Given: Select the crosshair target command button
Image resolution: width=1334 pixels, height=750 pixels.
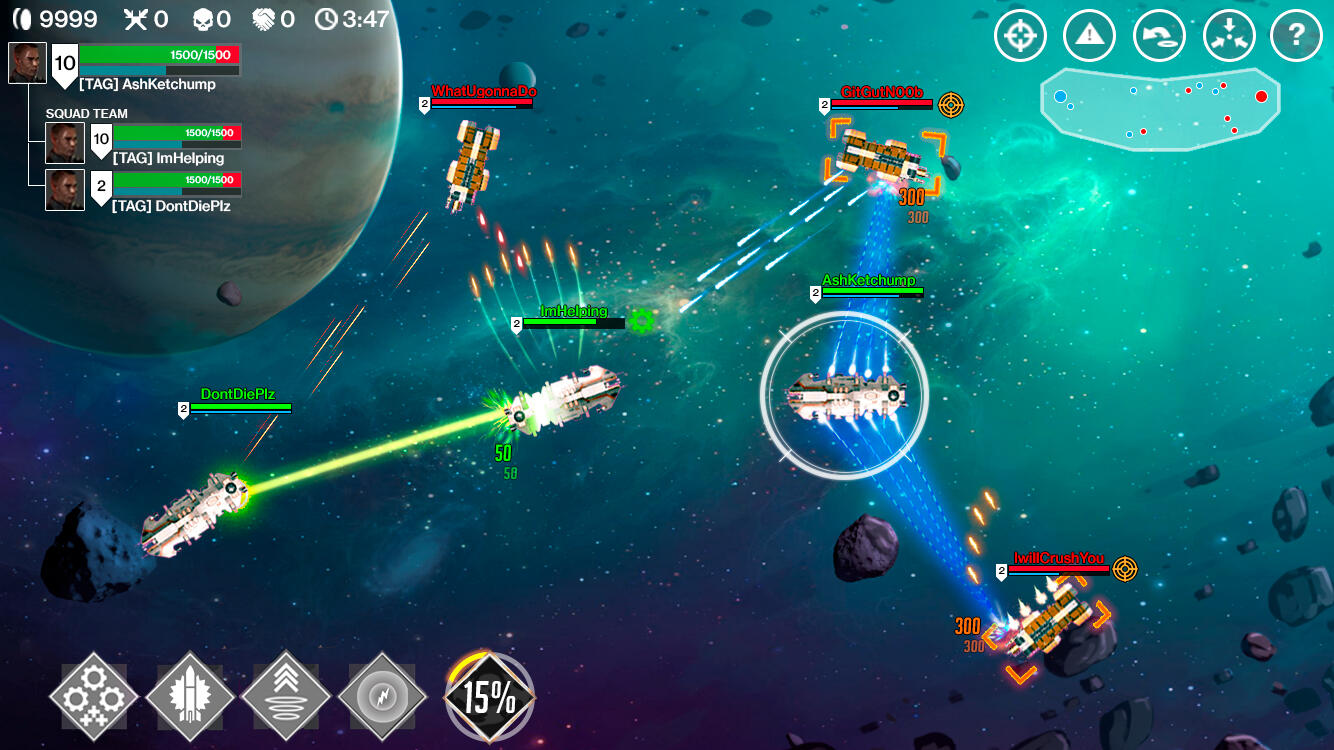Looking at the screenshot, I should (x=1019, y=37).
